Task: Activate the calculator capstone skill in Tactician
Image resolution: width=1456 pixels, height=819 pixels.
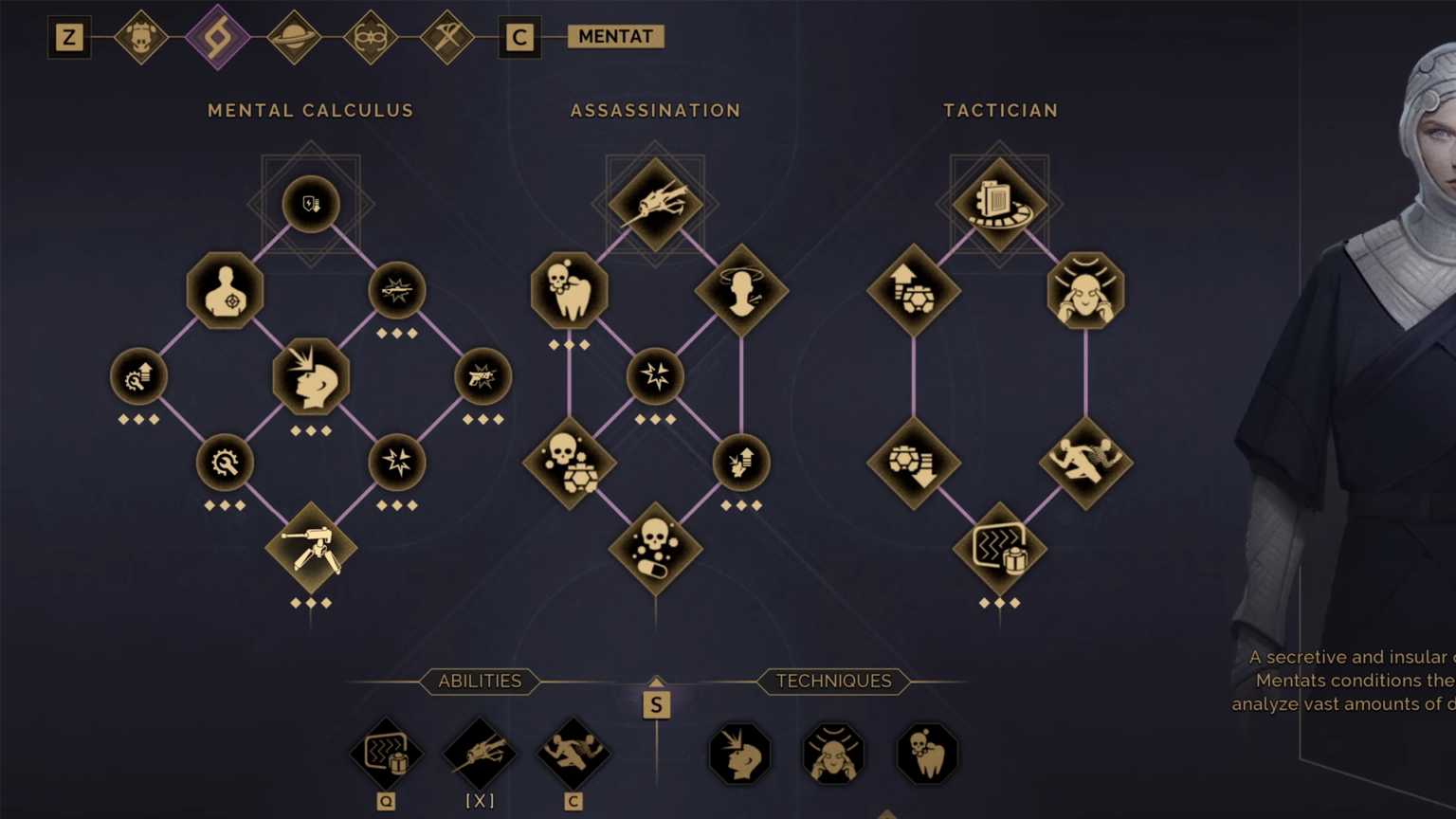Action: pos(999,202)
